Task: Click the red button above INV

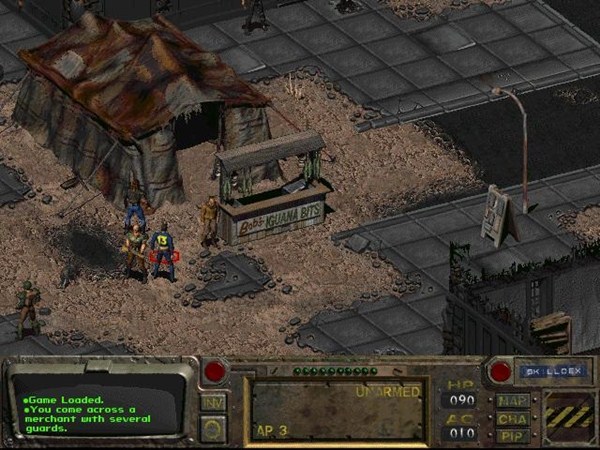Action: pyautogui.click(x=213, y=372)
